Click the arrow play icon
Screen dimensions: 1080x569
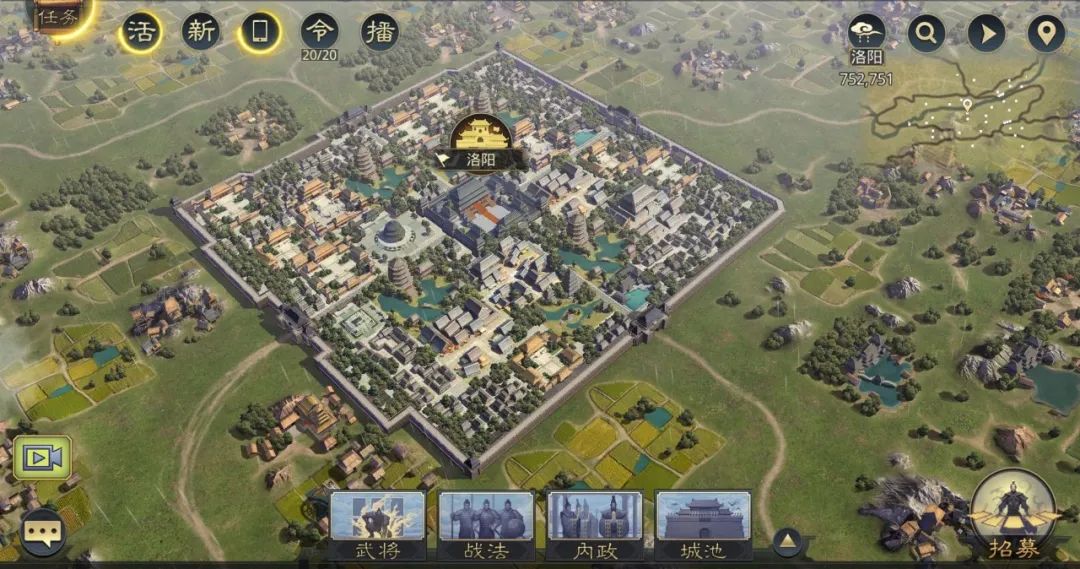point(986,34)
